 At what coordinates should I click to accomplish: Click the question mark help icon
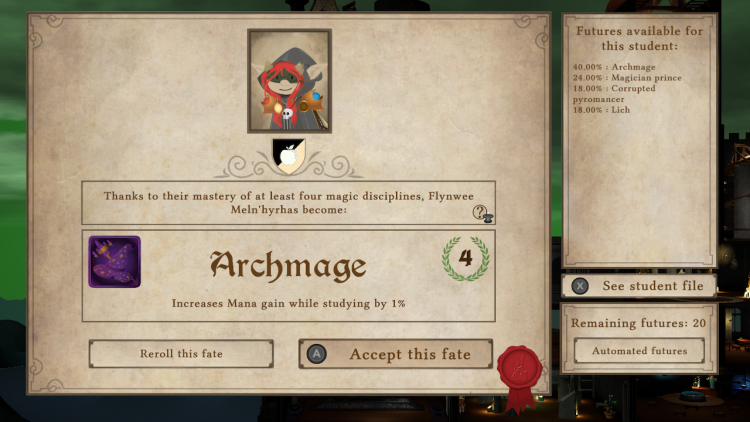(481, 213)
